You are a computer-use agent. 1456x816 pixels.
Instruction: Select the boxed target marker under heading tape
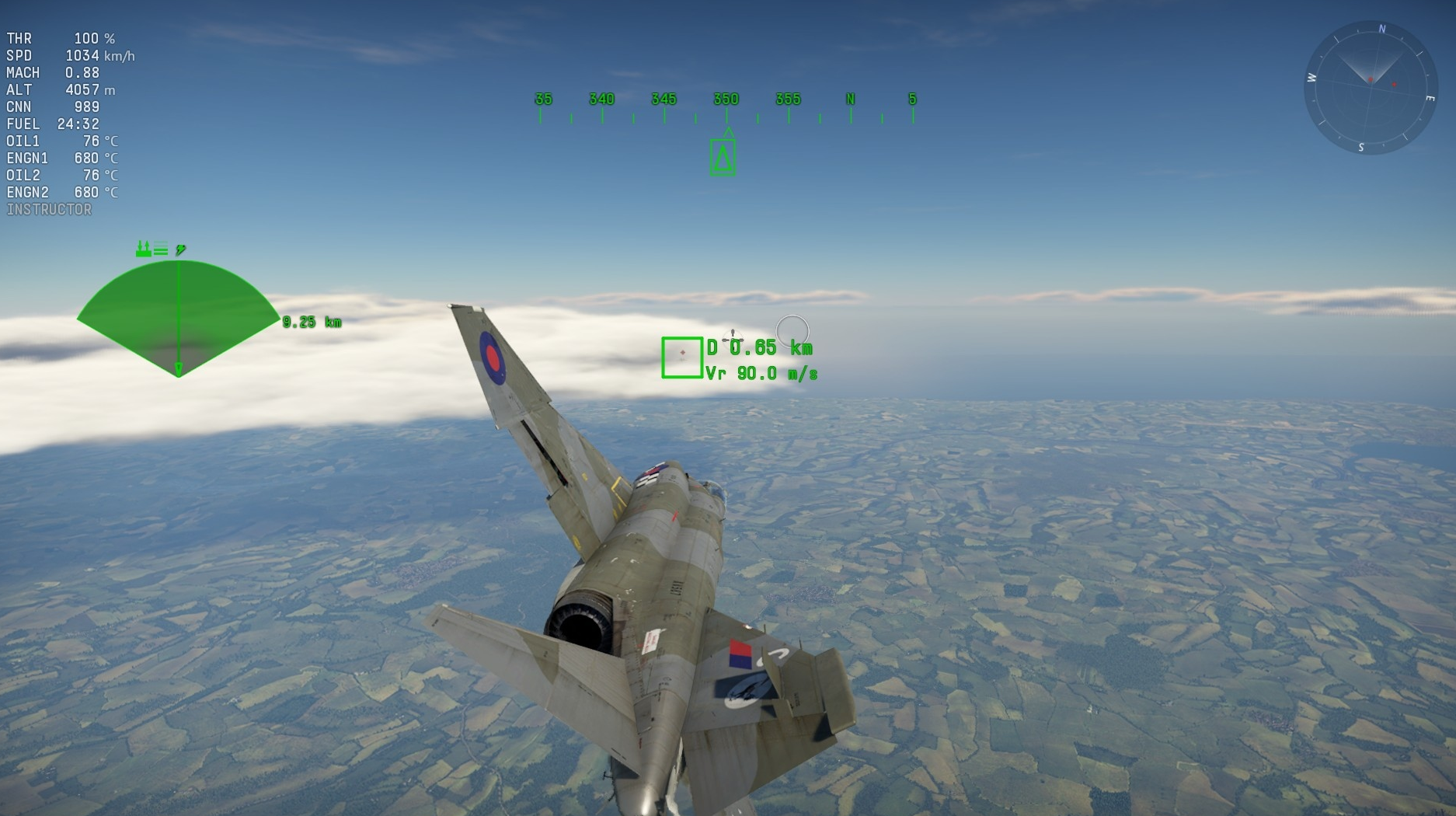point(723,157)
